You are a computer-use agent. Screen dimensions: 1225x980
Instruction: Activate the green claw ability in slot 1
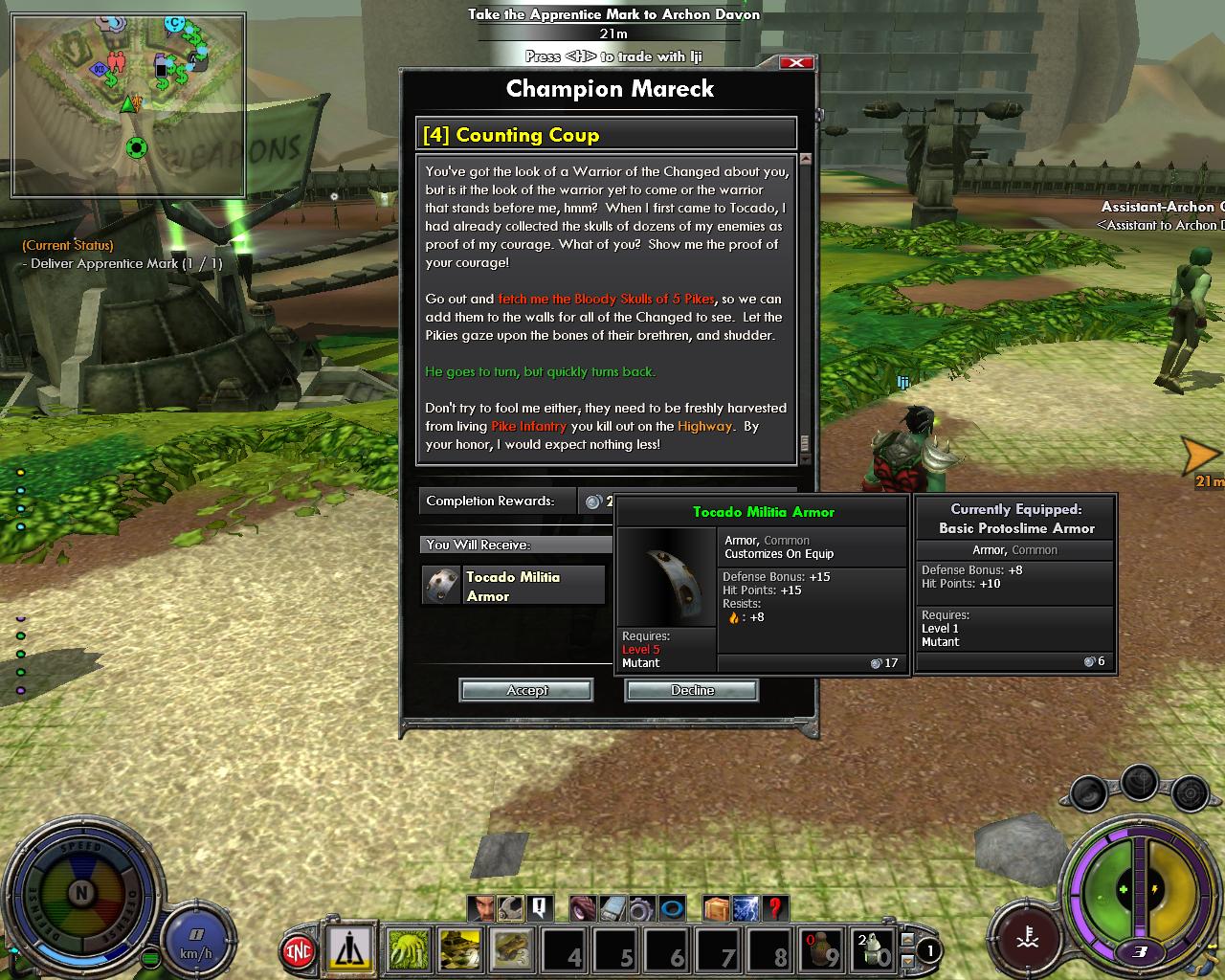[409, 948]
